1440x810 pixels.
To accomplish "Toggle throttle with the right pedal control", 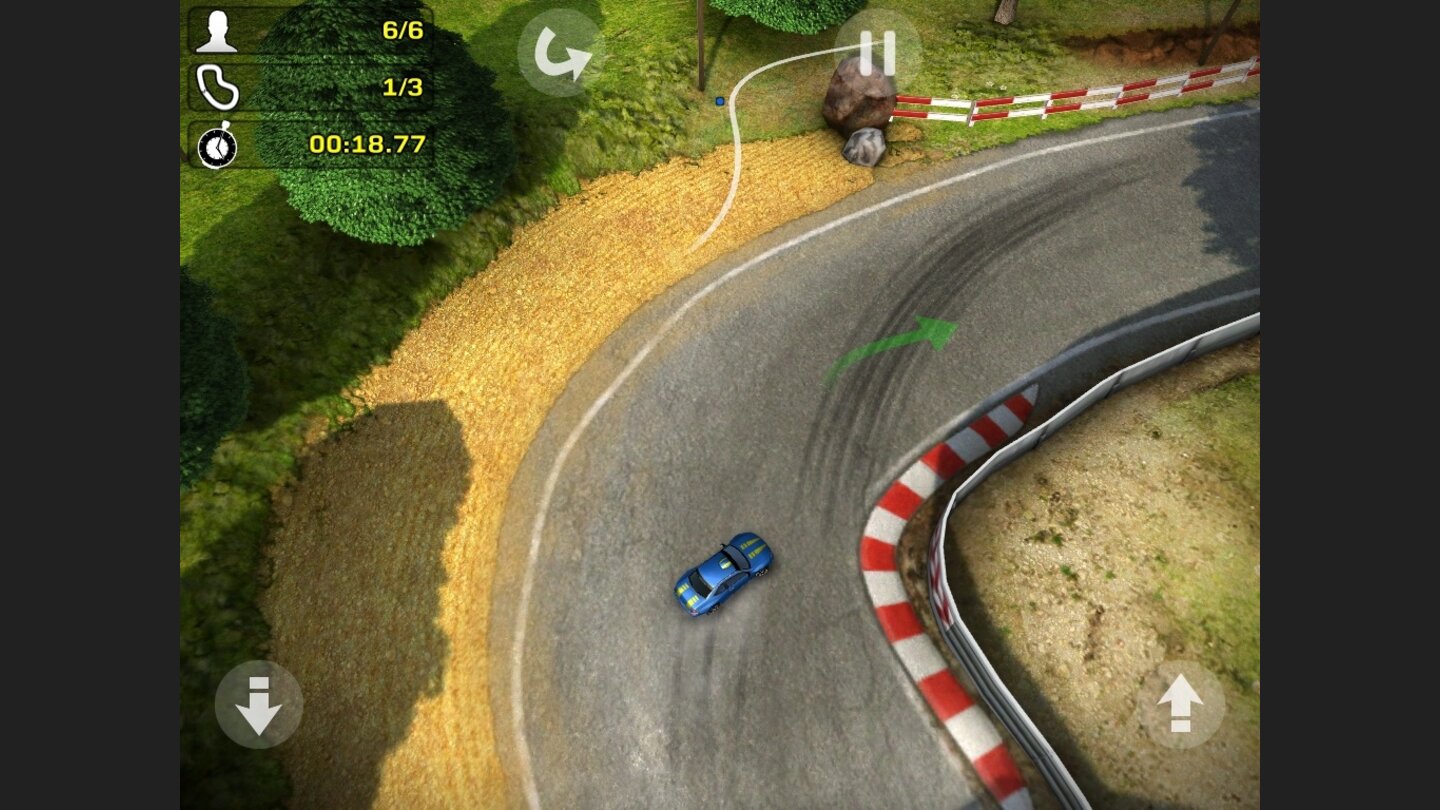I will pos(1181,703).
